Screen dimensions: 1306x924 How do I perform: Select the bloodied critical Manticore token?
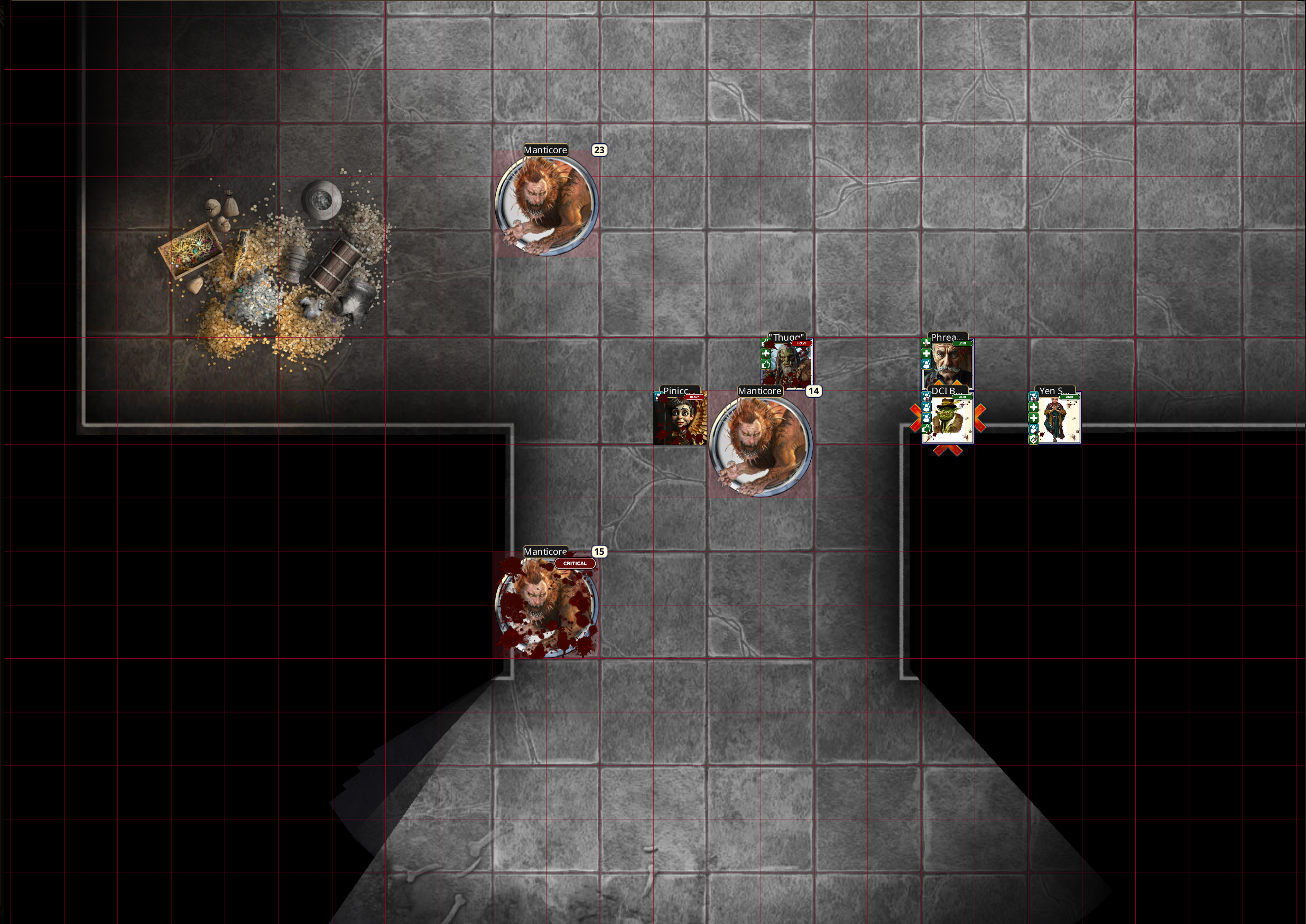tap(546, 606)
